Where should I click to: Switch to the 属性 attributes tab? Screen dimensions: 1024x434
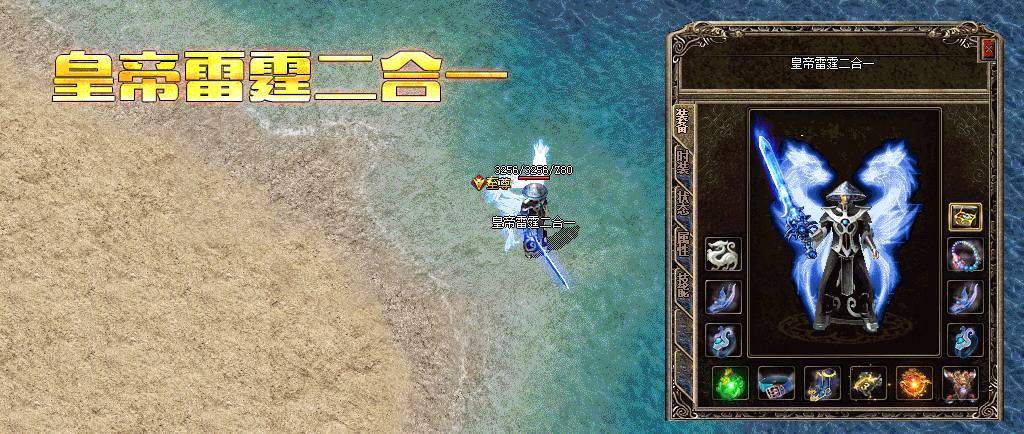point(682,243)
